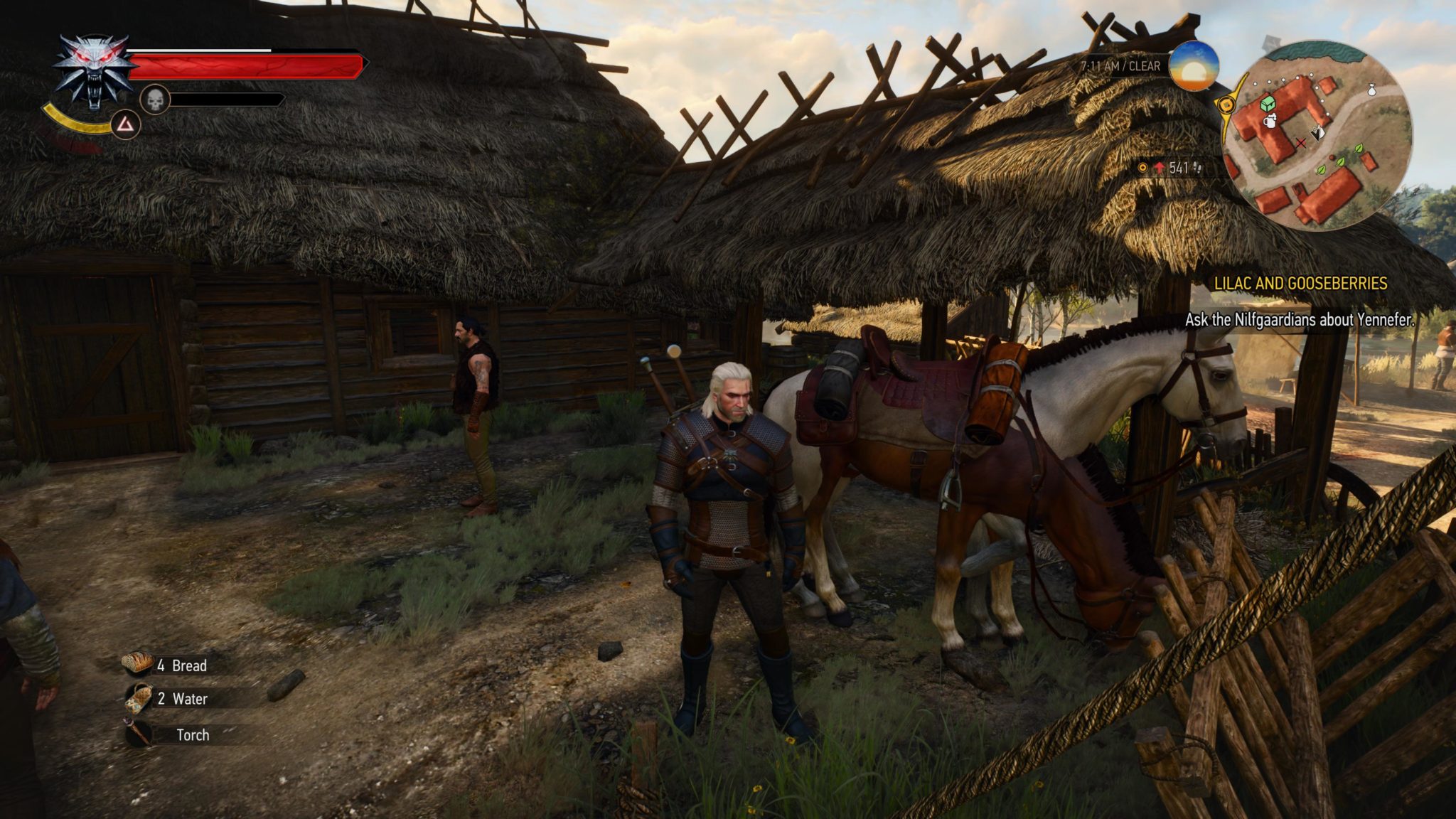
Task: Click a green herb leaf icon on minimap
Action: (x=1358, y=149)
